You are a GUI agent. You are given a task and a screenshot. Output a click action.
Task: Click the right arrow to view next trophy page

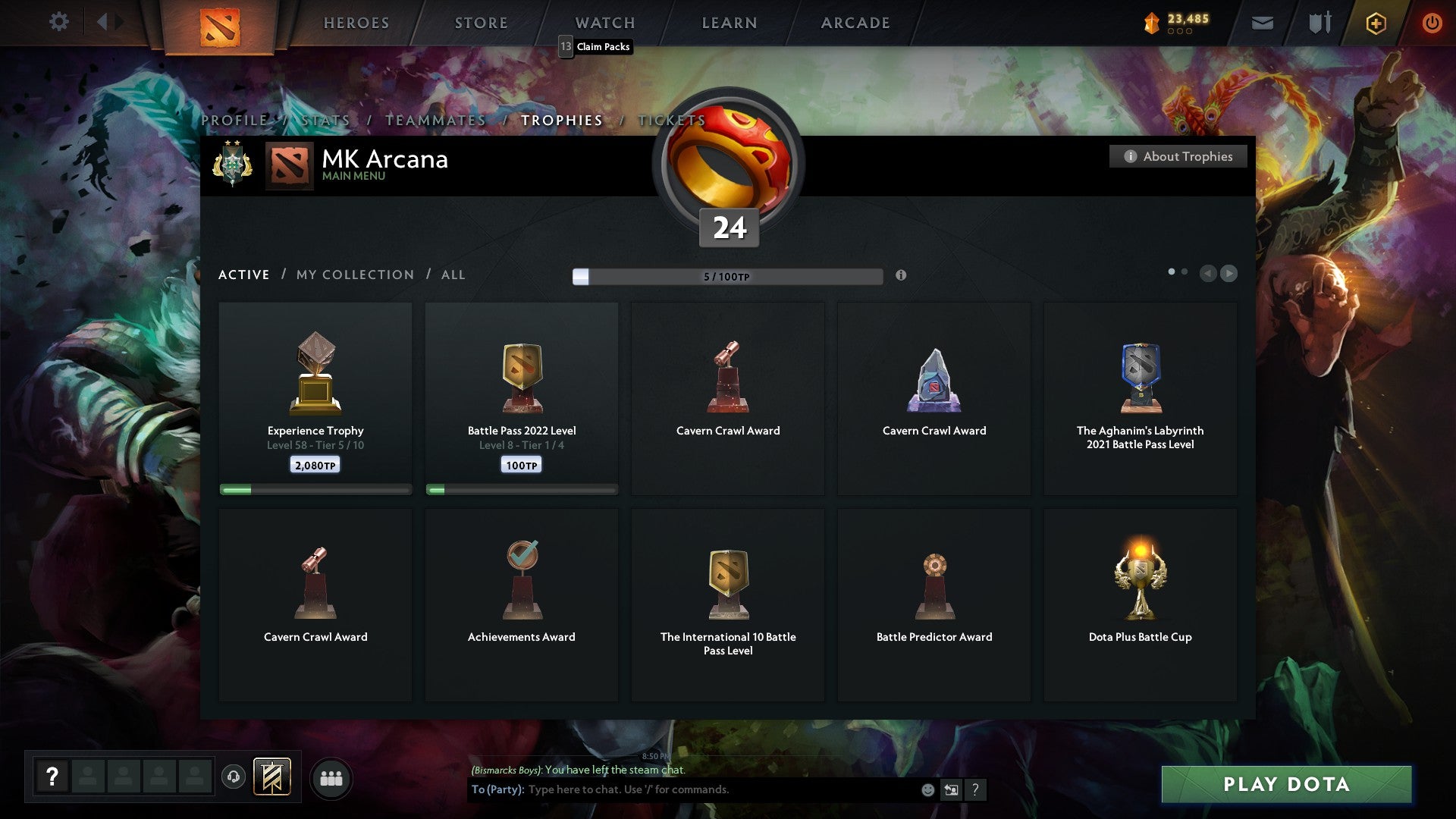pyautogui.click(x=1228, y=273)
